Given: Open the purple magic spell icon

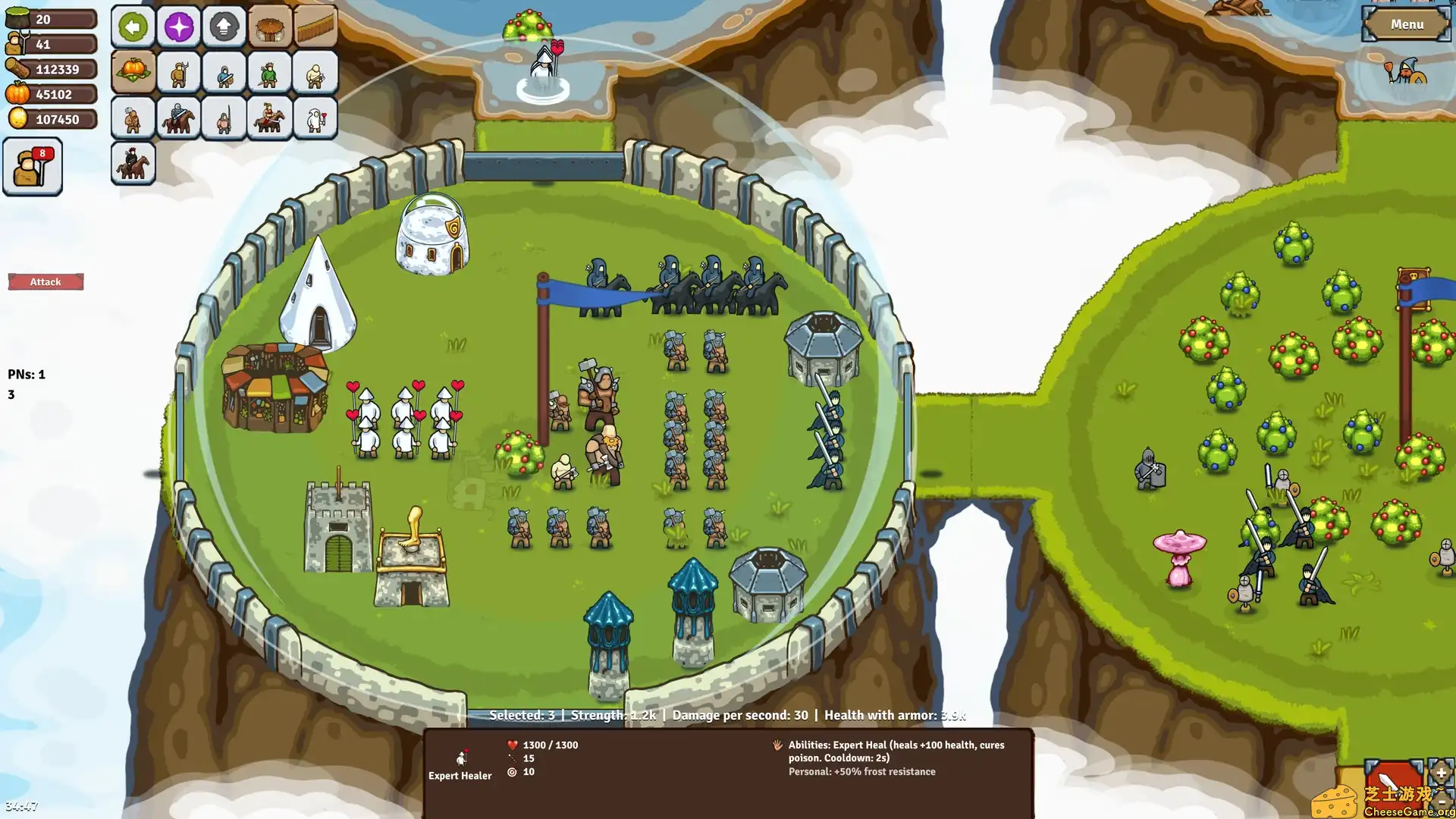Looking at the screenshot, I should coord(178,27).
